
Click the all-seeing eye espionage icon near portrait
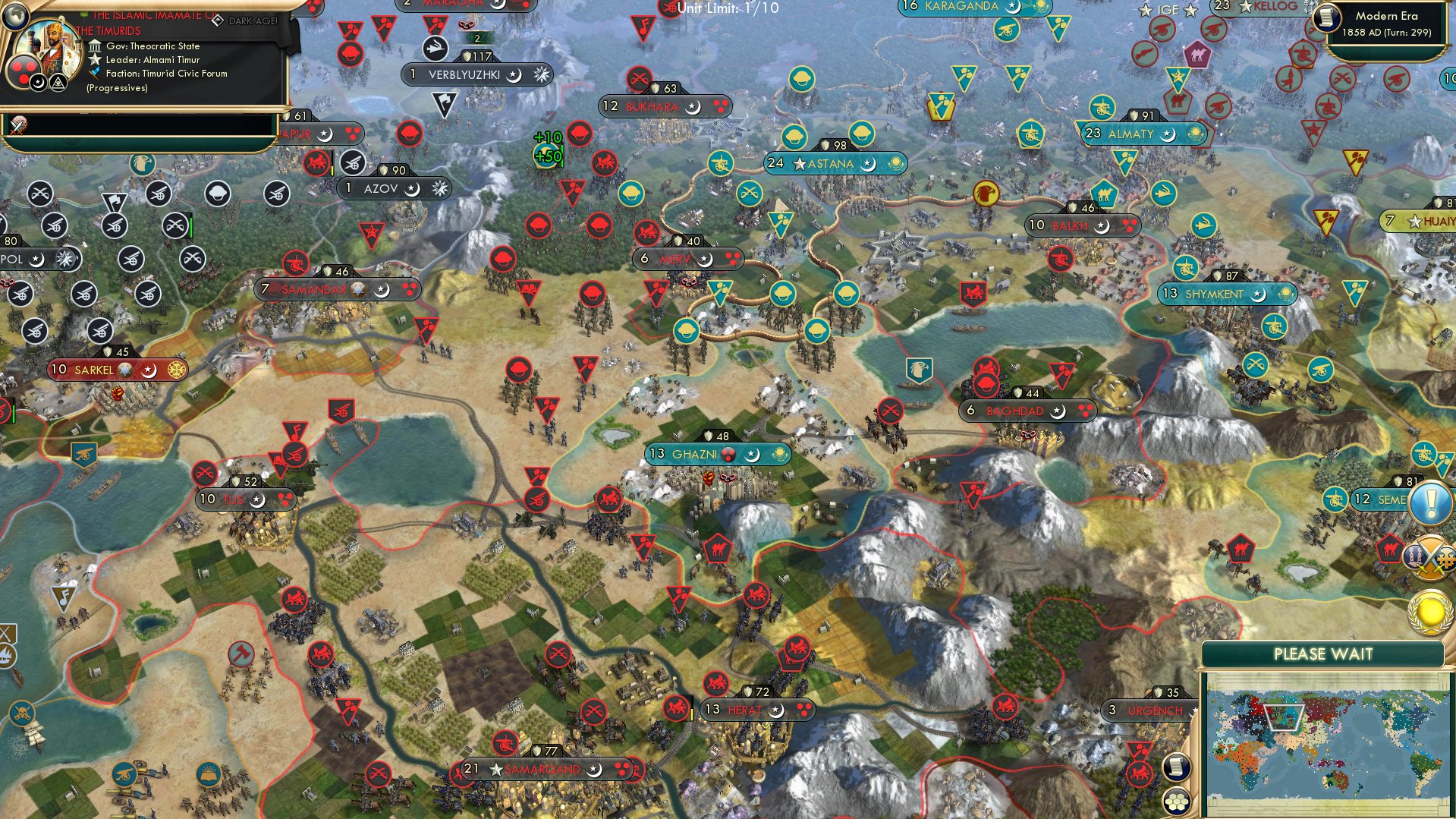click(x=58, y=83)
